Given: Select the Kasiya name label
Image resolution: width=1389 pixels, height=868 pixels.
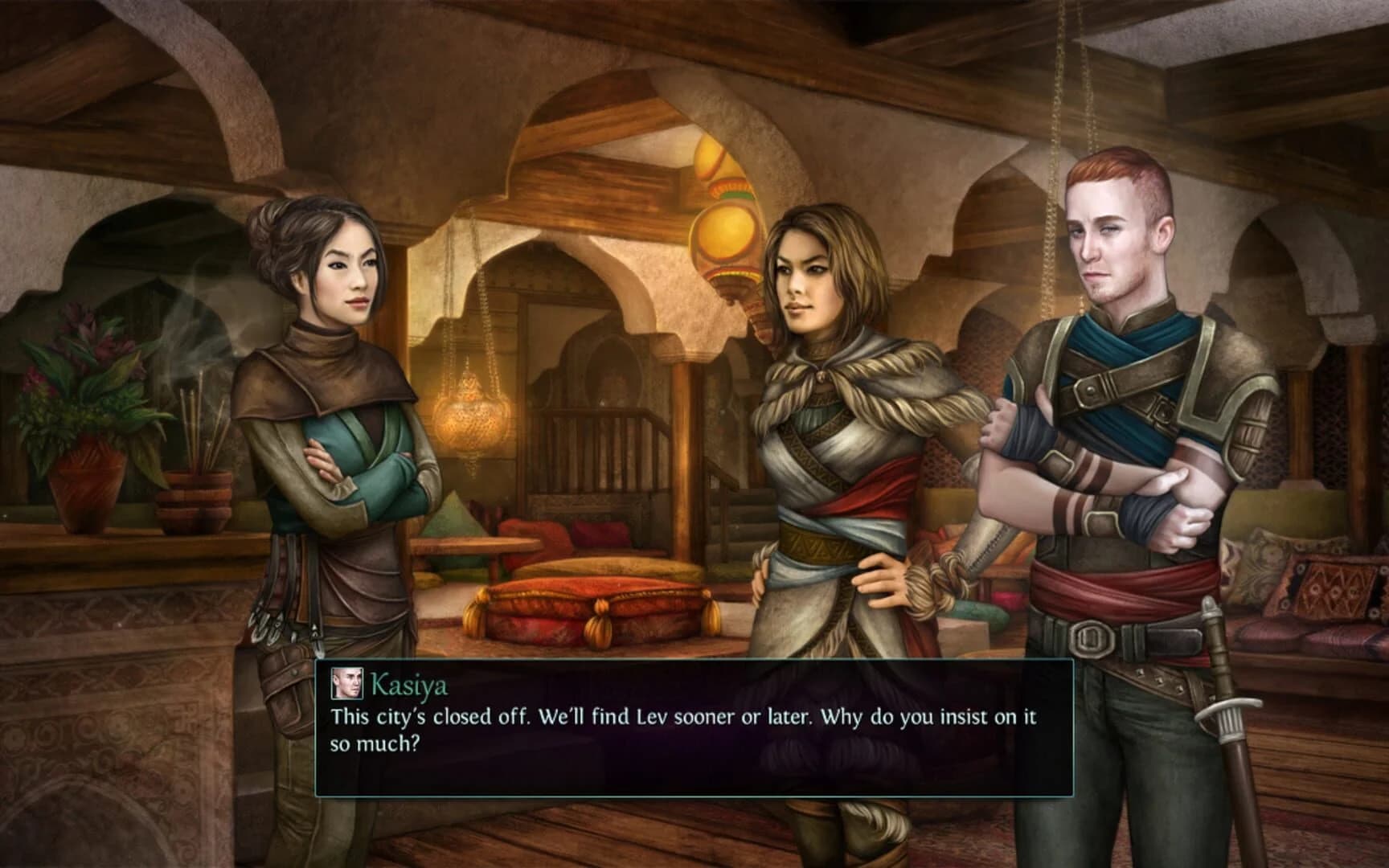Looking at the screenshot, I should [408, 686].
